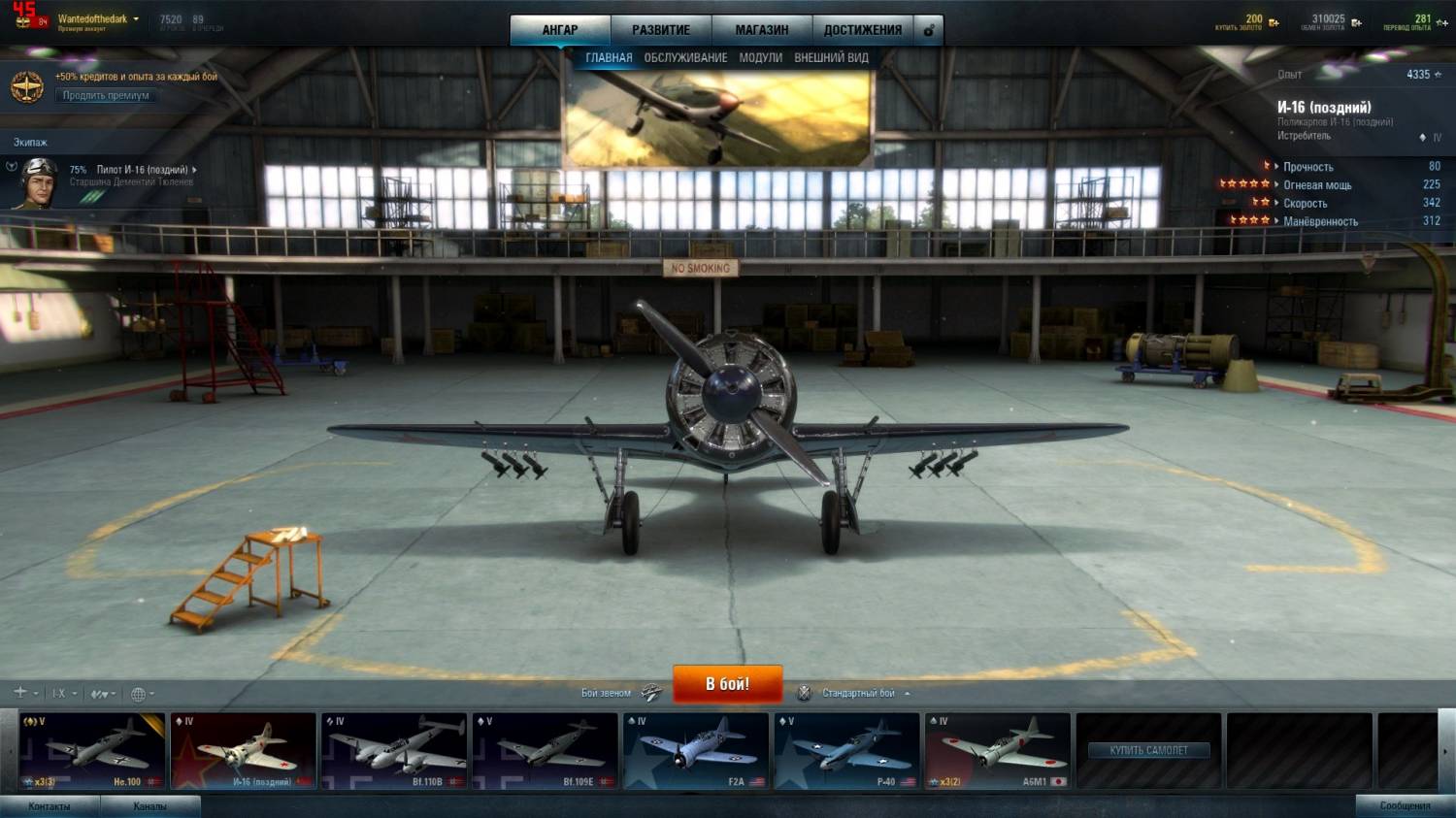This screenshot has height=818, width=1456.
Task: Open the Ангар tab
Action: (x=560, y=30)
